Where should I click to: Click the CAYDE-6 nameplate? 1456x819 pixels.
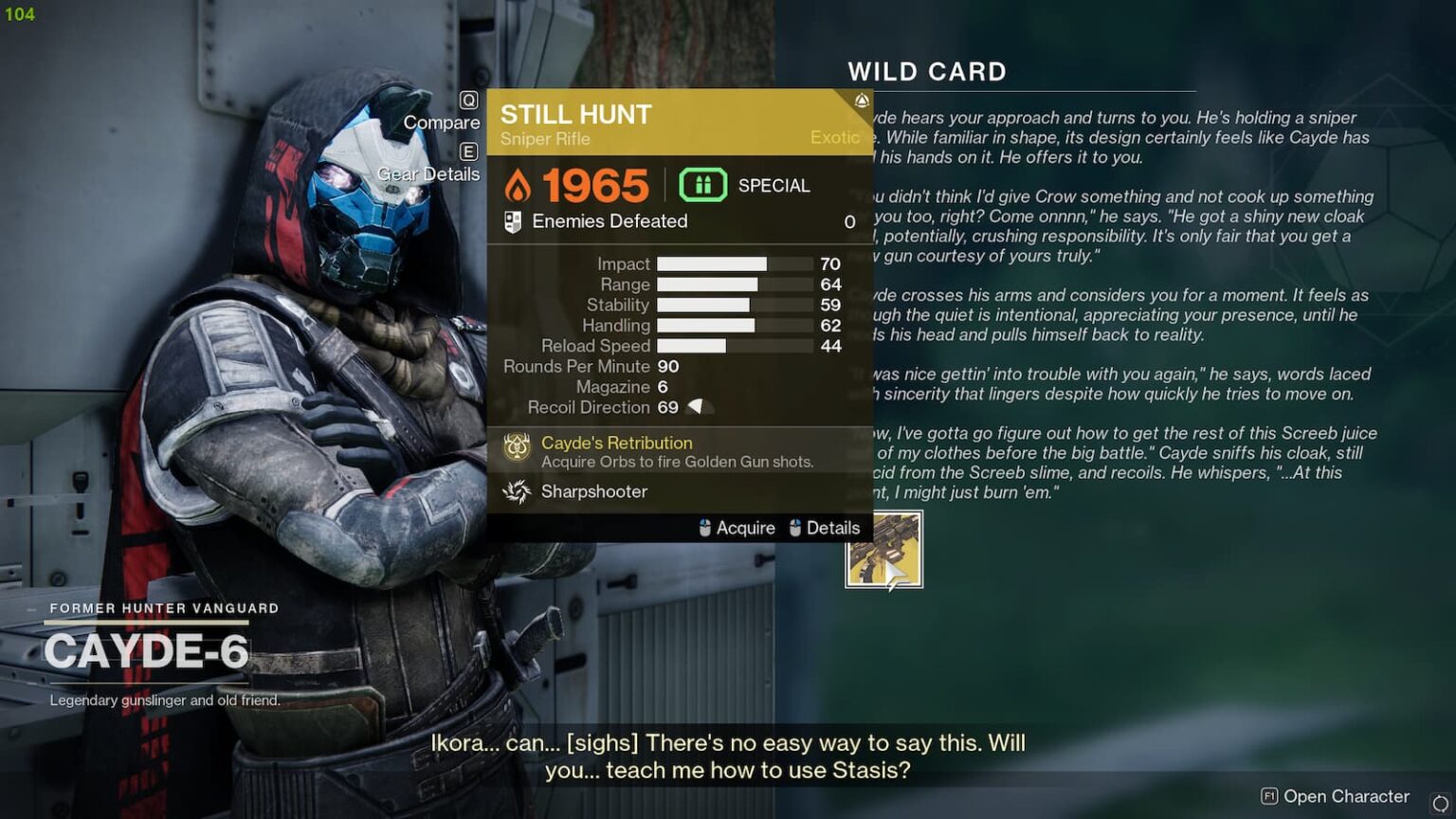pyautogui.click(x=147, y=652)
